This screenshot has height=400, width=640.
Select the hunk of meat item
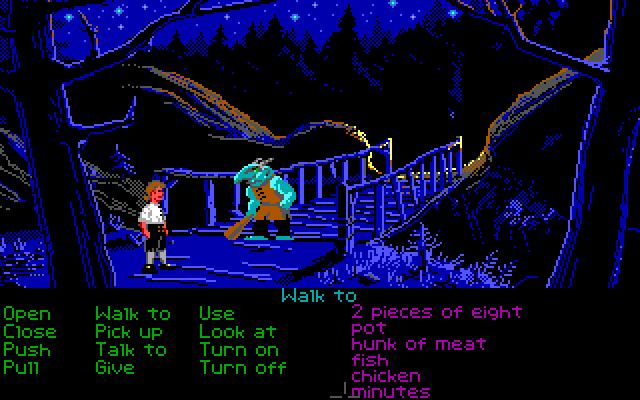point(419,344)
